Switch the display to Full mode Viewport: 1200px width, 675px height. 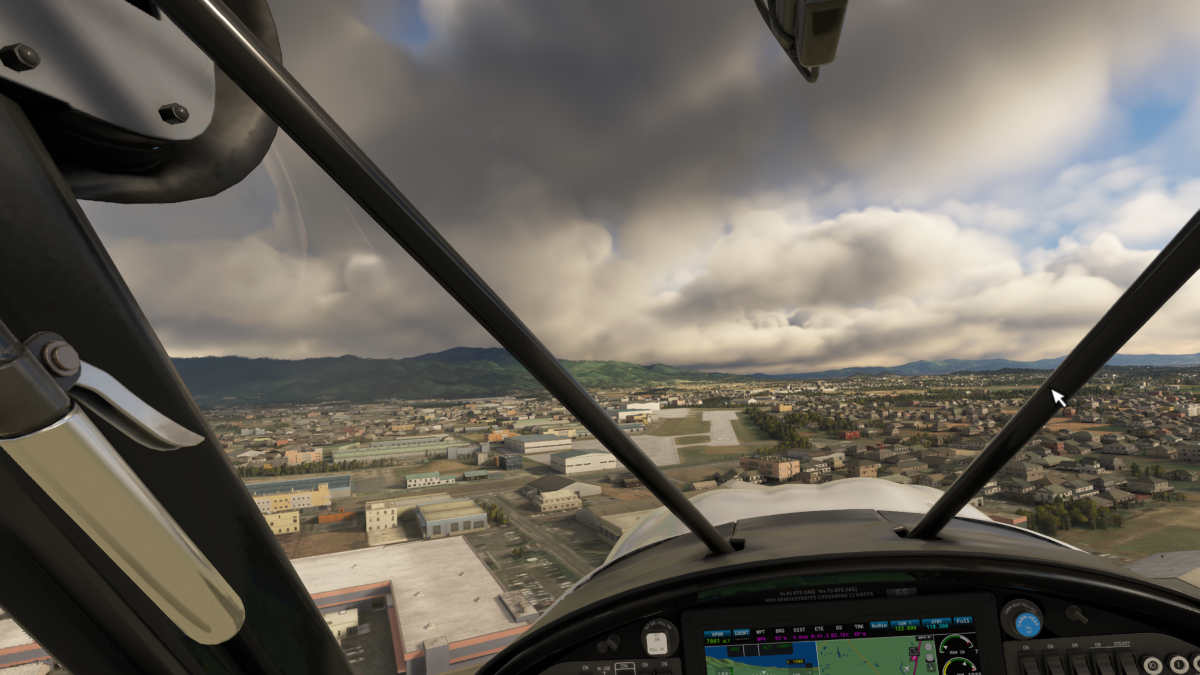click(x=962, y=621)
